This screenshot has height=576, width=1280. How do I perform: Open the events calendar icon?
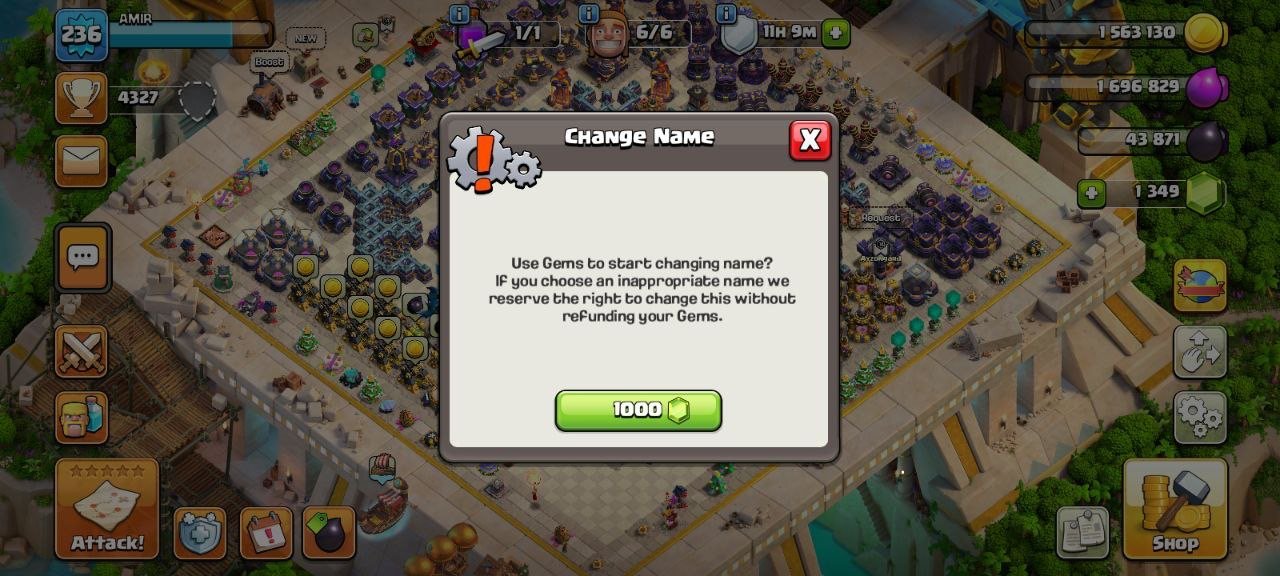click(x=266, y=533)
